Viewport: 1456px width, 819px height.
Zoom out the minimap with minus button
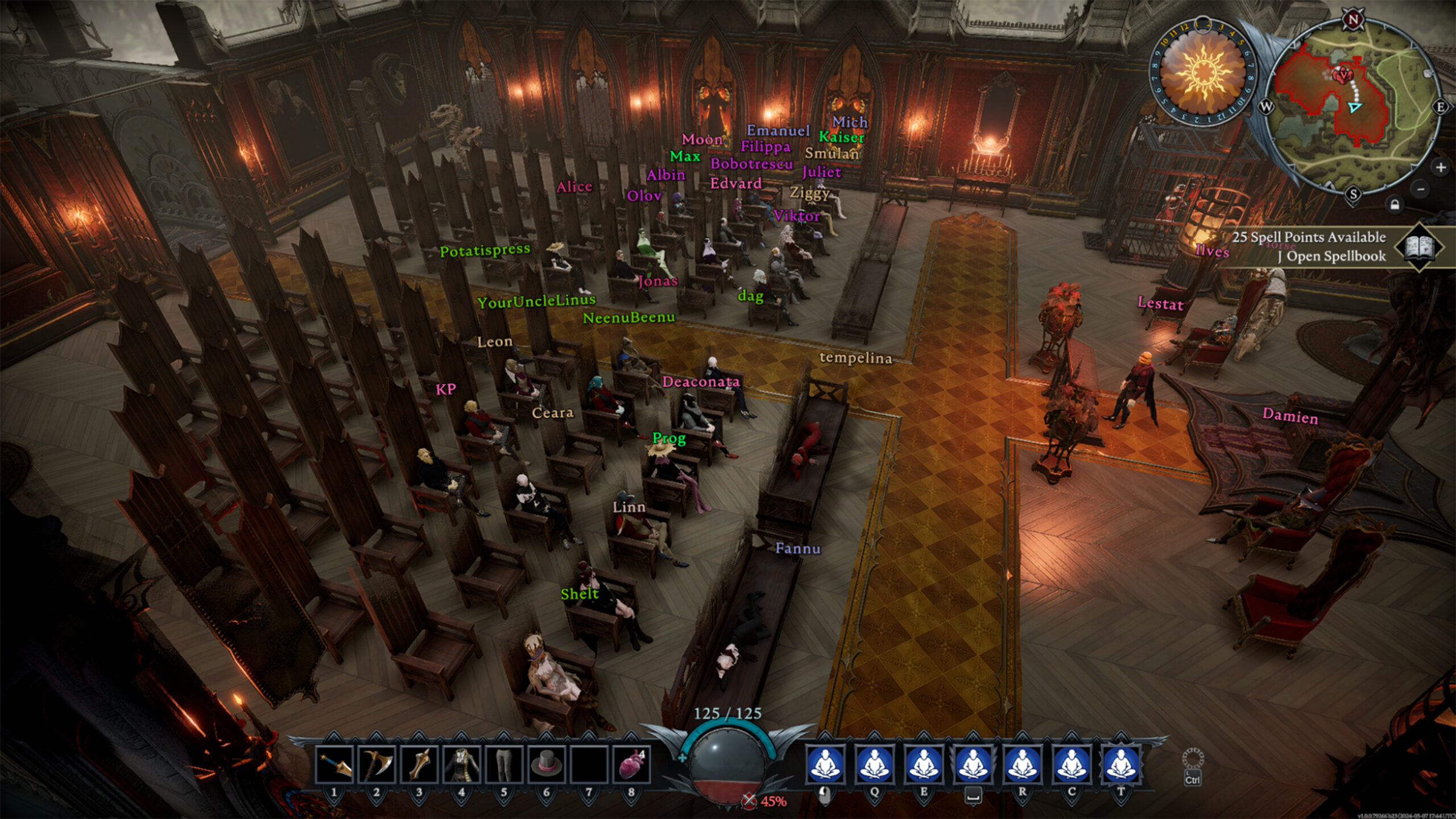click(x=1421, y=189)
